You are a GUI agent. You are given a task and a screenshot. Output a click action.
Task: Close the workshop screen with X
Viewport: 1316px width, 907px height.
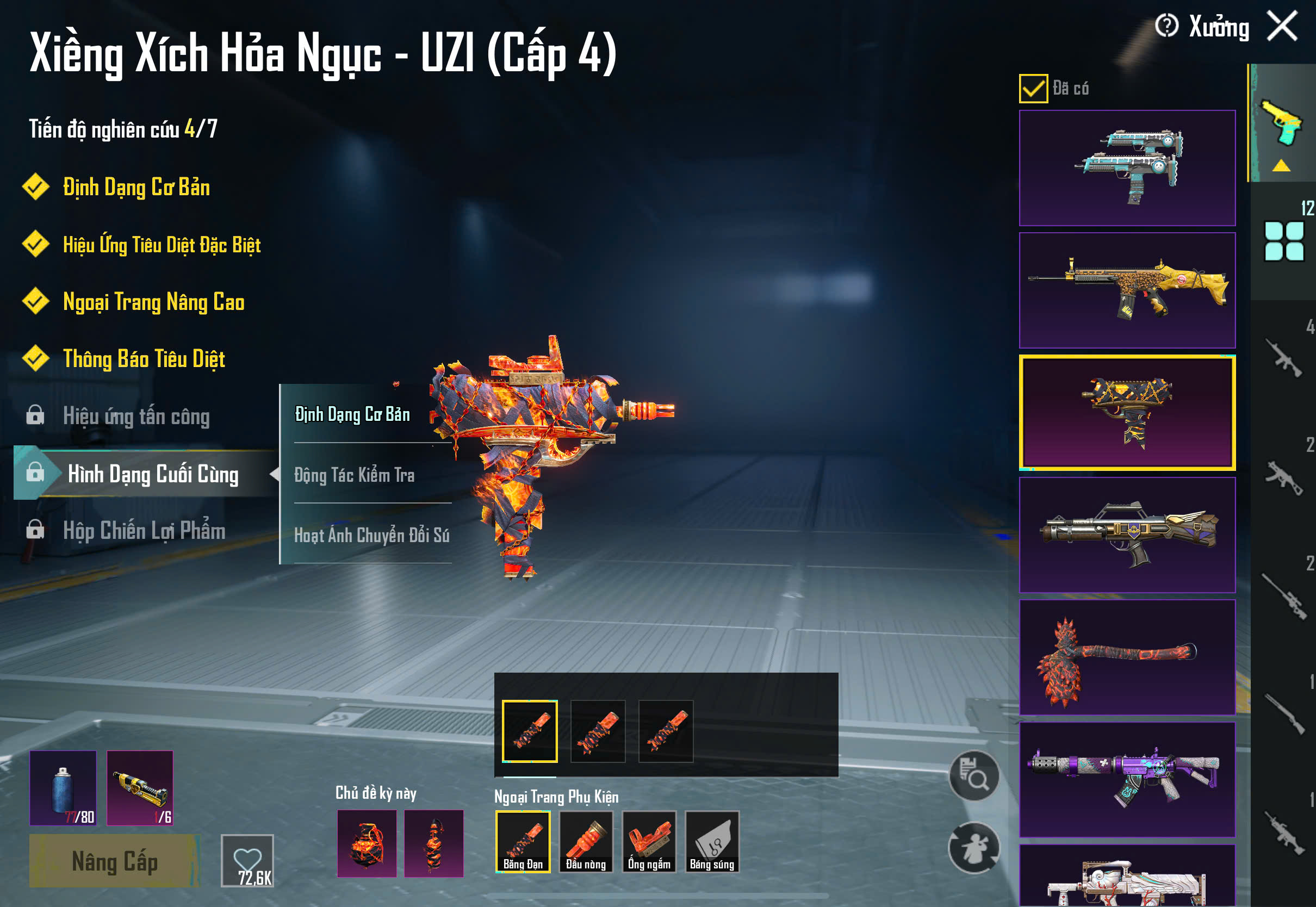coord(1282,26)
